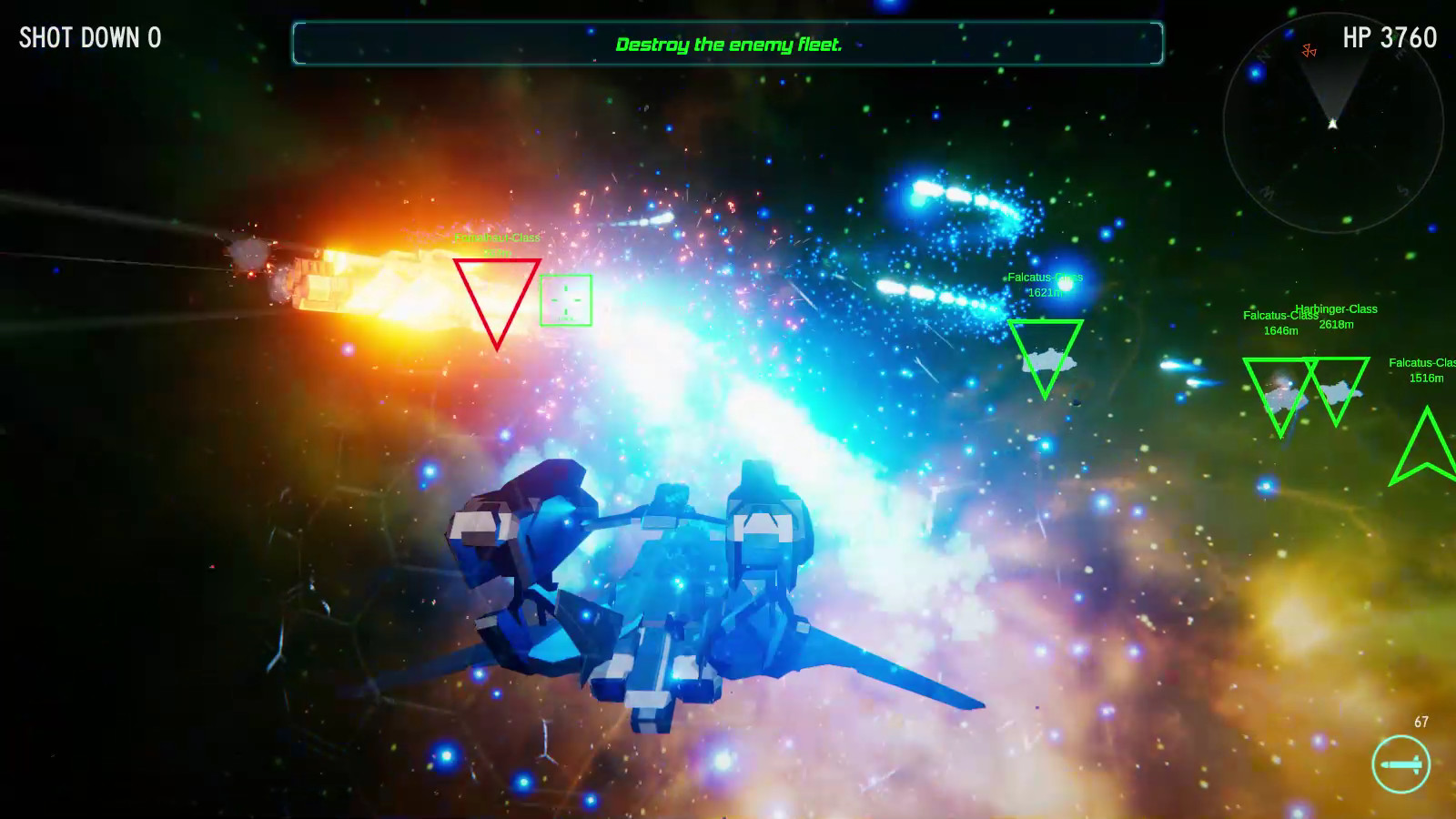This screenshot has height=819, width=1456.
Task: Click the Falcatus-Class 1621m text label
Action: pyautogui.click(x=1045, y=283)
